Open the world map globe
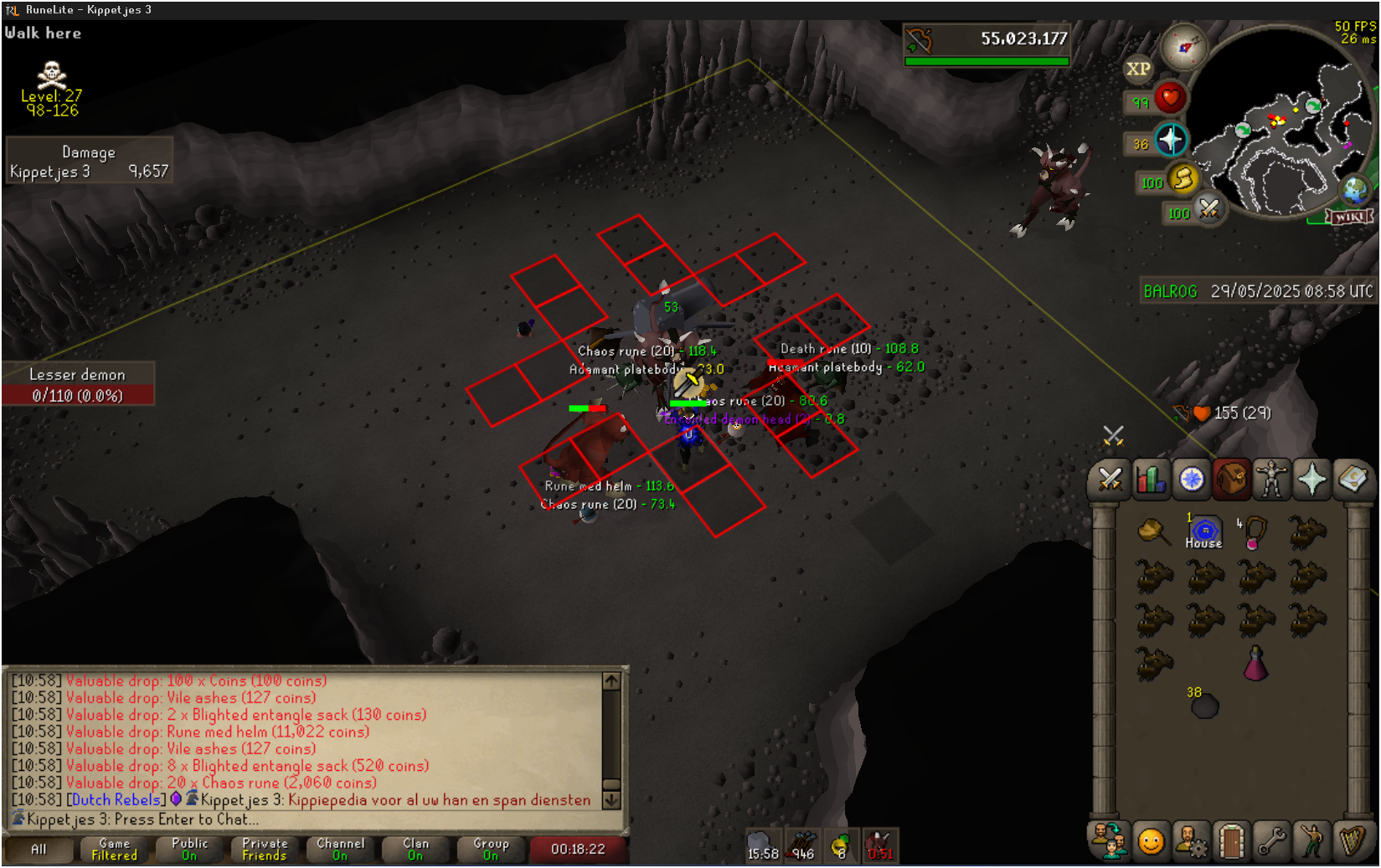The height and width of the screenshot is (868, 1381). point(1354,190)
